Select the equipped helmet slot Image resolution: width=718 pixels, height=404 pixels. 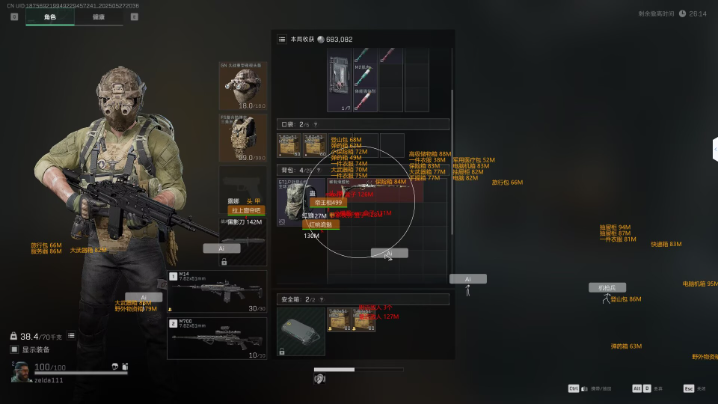click(x=240, y=85)
